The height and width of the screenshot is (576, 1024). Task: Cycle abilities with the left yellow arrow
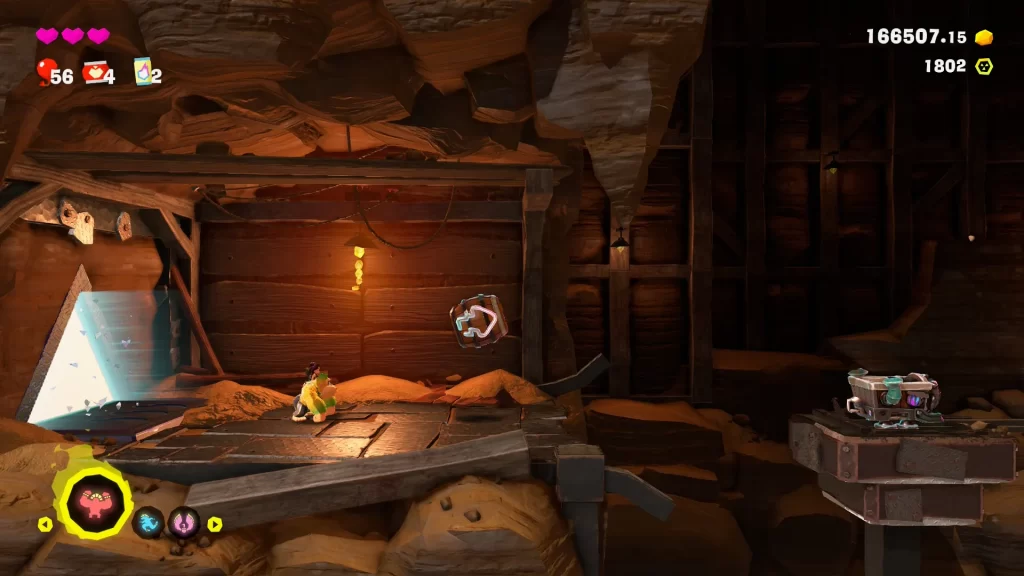(x=44, y=523)
